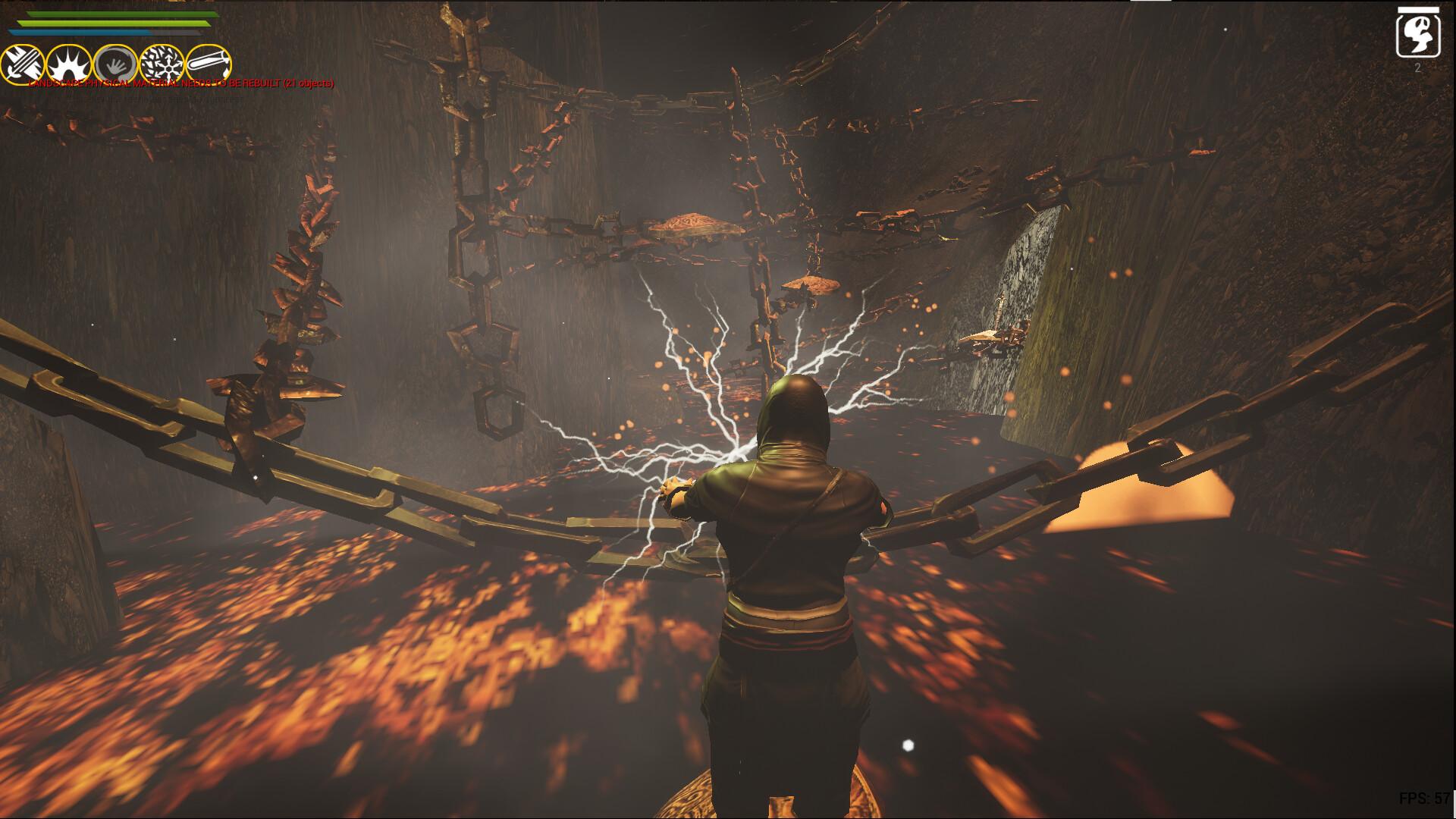Select the ghost jar quick-slot tab

point(1418,33)
